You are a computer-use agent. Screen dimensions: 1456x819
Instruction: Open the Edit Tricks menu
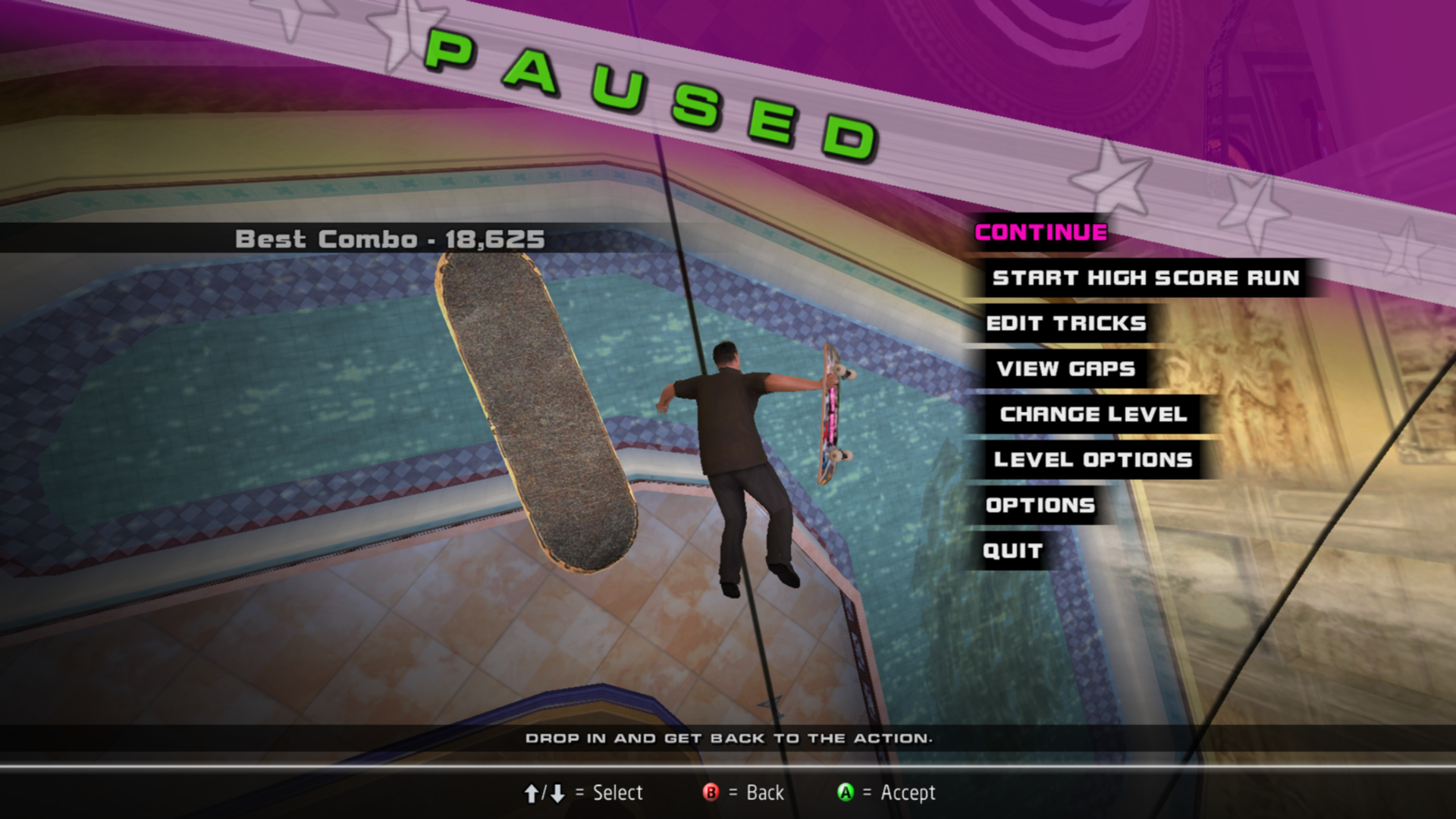[1065, 324]
